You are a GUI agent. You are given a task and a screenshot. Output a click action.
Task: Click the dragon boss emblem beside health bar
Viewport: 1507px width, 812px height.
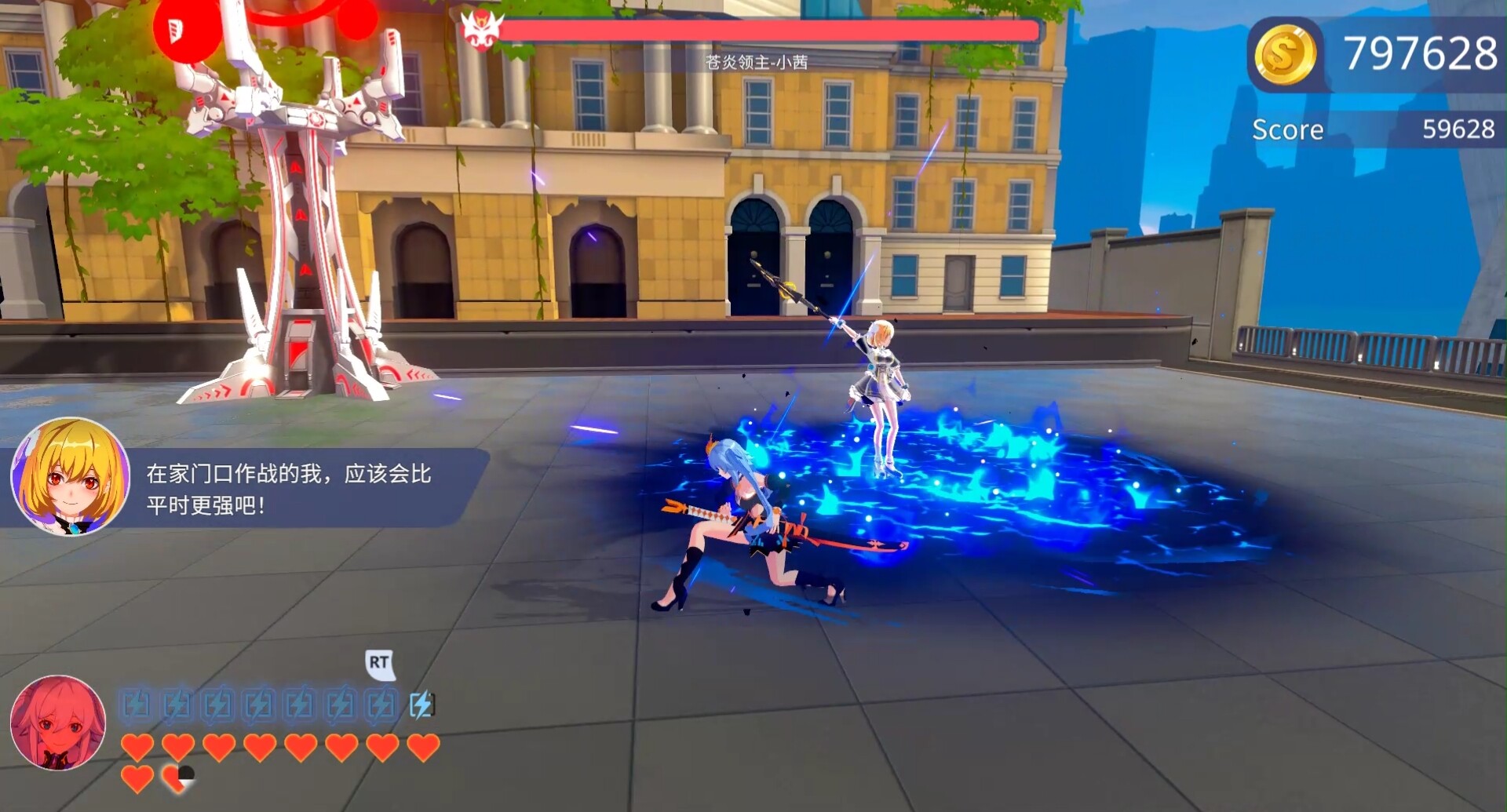(x=480, y=28)
